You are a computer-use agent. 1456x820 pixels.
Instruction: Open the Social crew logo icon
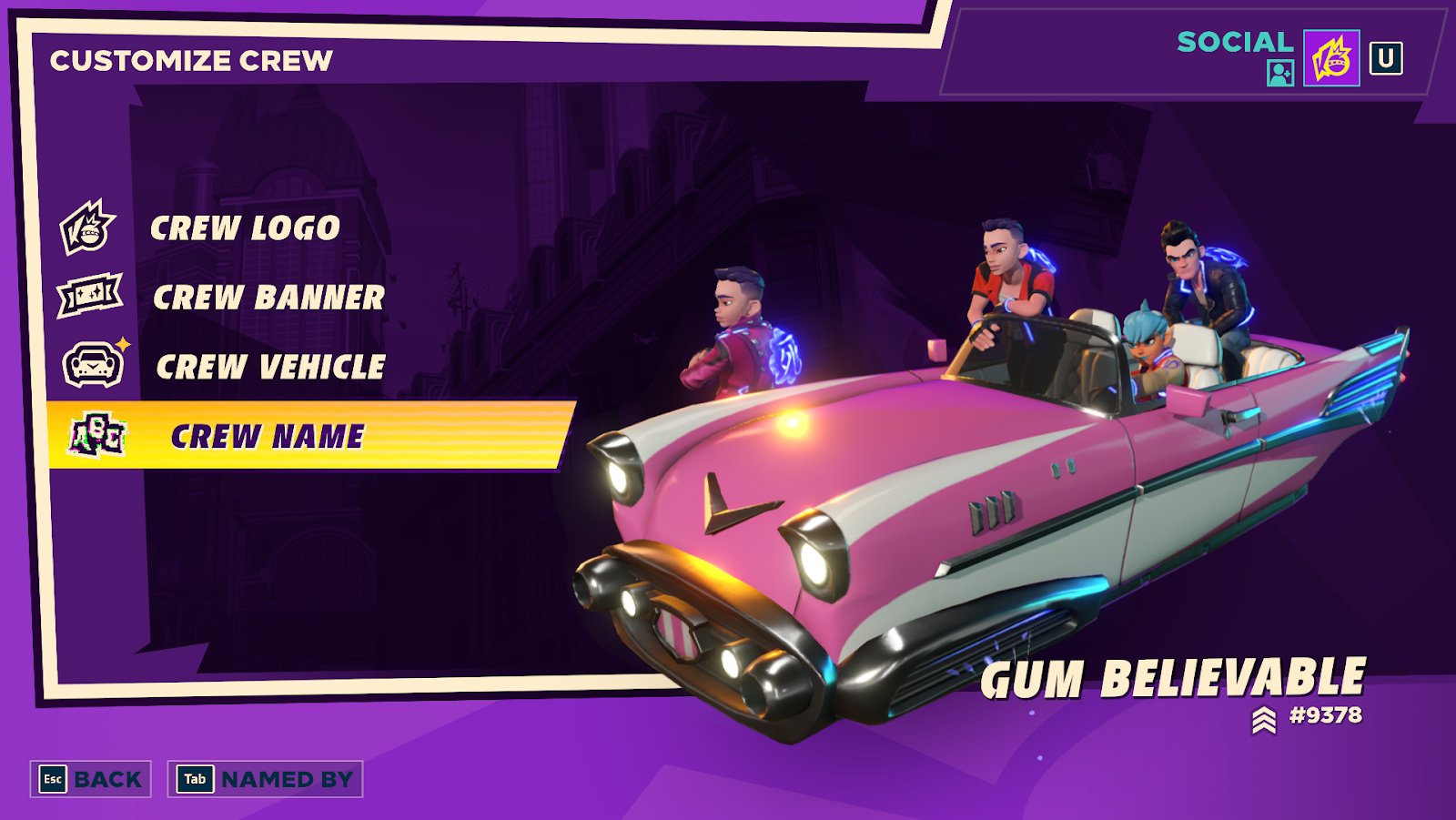click(x=1330, y=58)
